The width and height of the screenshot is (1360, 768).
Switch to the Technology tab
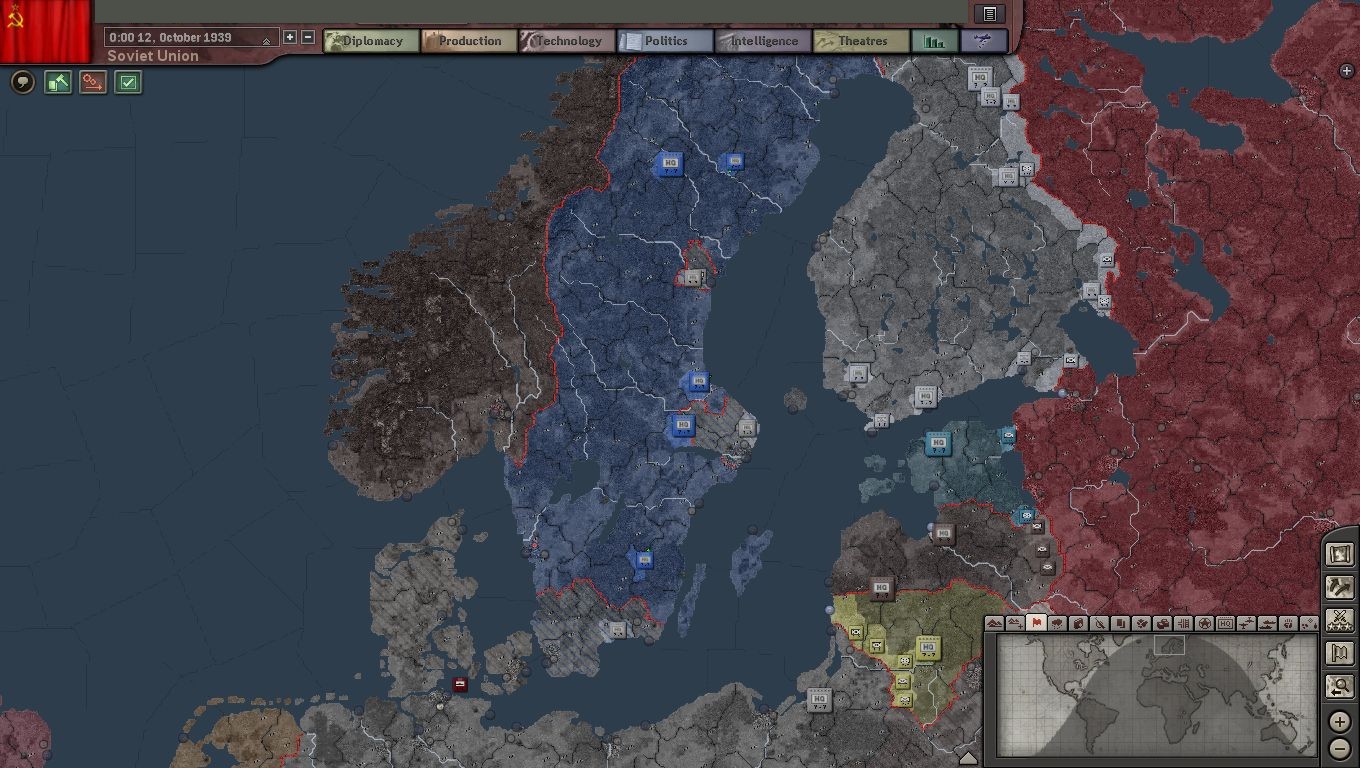tap(567, 41)
